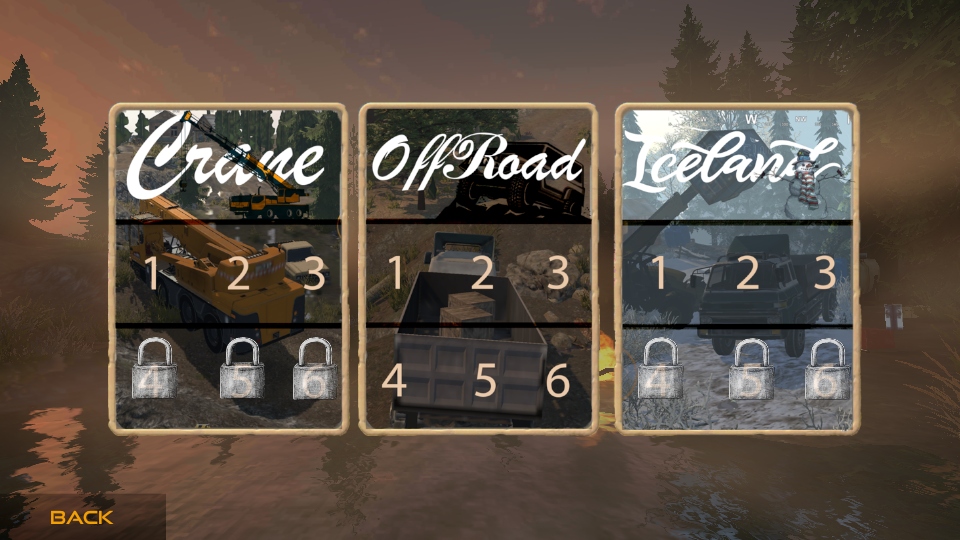The height and width of the screenshot is (540, 960).
Task: Click the locked Crane level 6 padlock
Action: pos(314,368)
